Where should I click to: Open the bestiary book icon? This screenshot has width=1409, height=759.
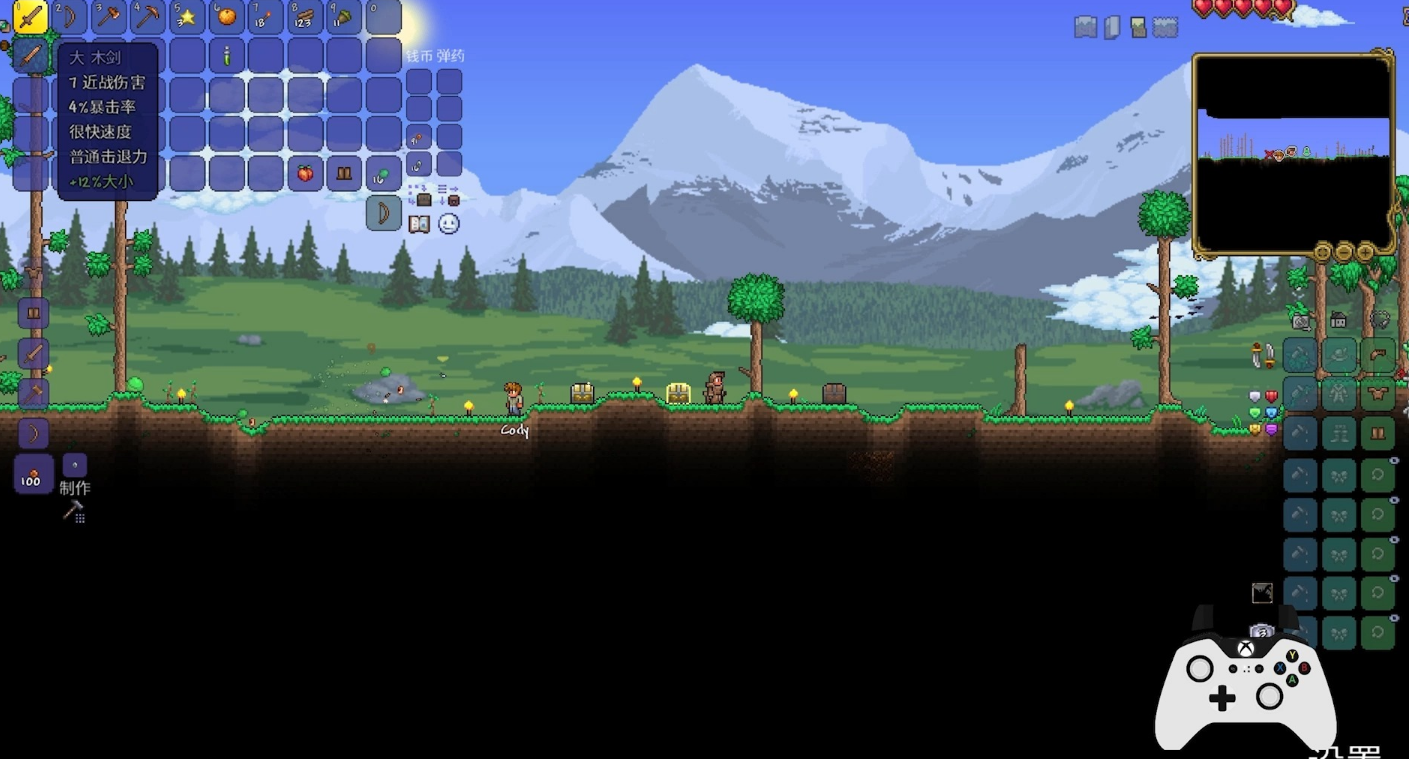click(x=419, y=224)
